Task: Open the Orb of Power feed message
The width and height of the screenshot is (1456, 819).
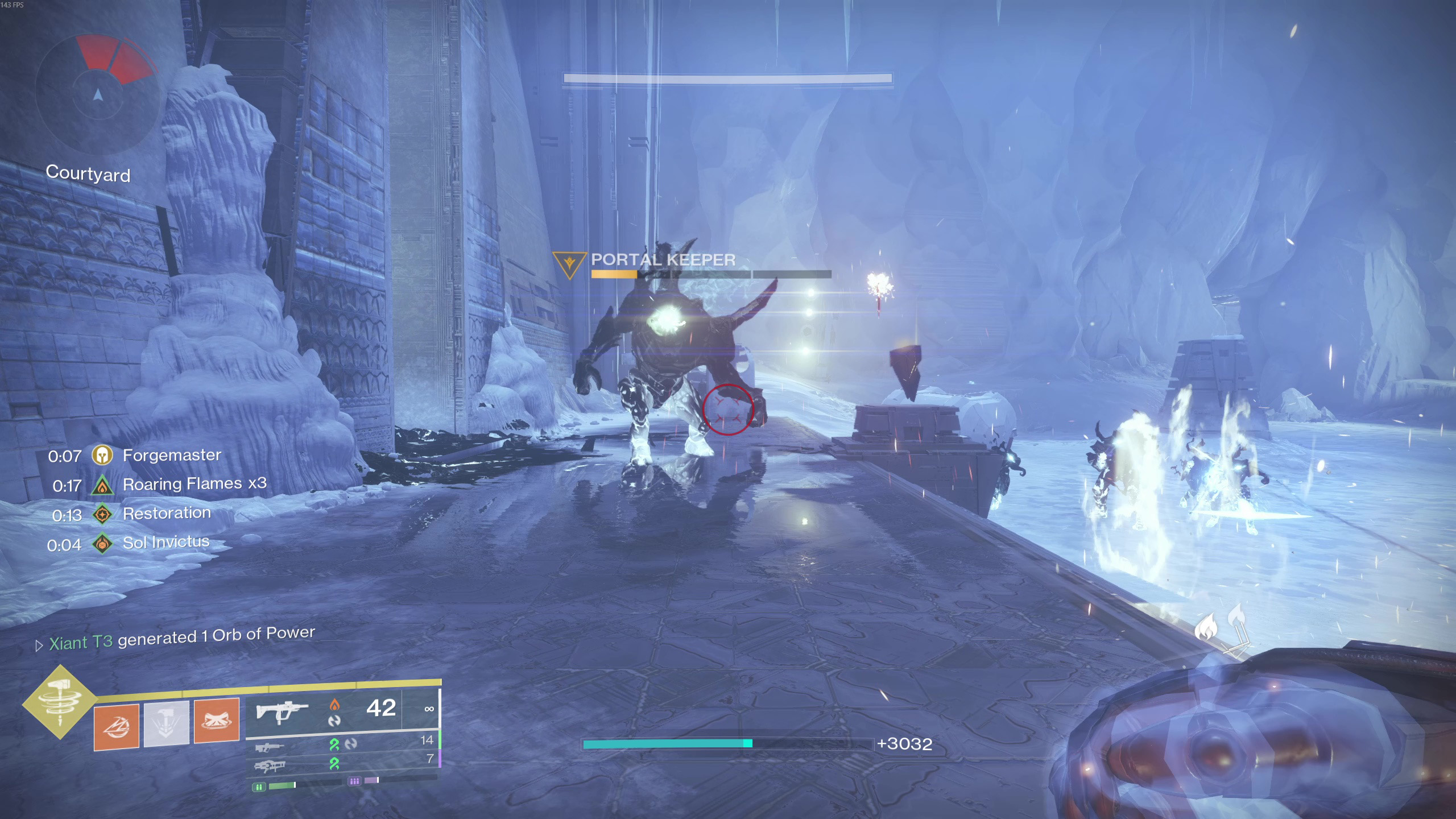Action: (x=181, y=639)
